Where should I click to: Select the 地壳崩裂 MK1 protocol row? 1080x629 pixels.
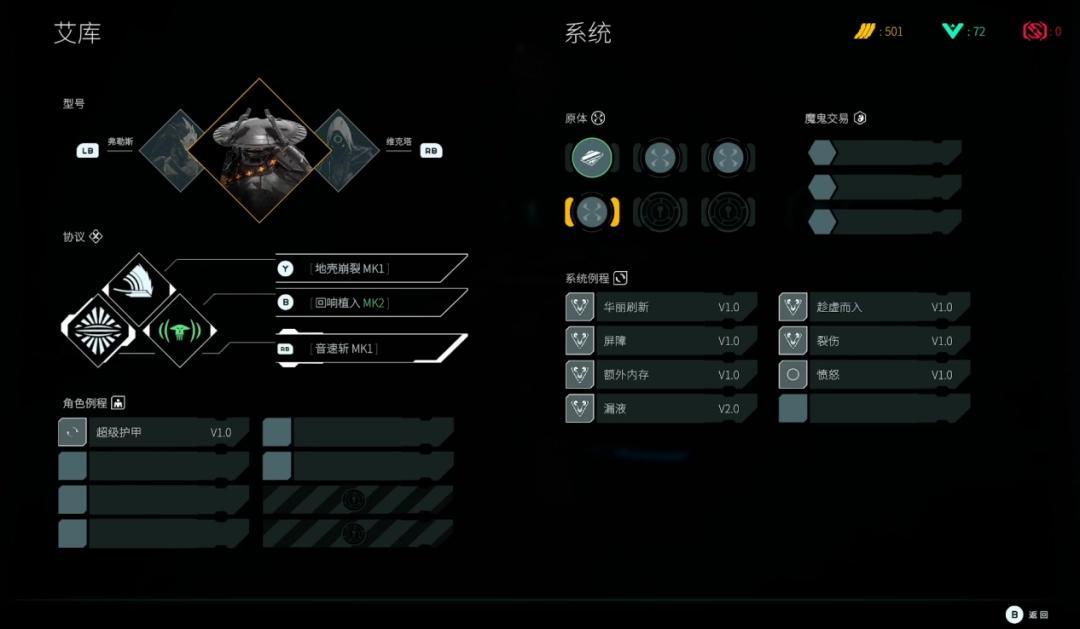coord(370,268)
